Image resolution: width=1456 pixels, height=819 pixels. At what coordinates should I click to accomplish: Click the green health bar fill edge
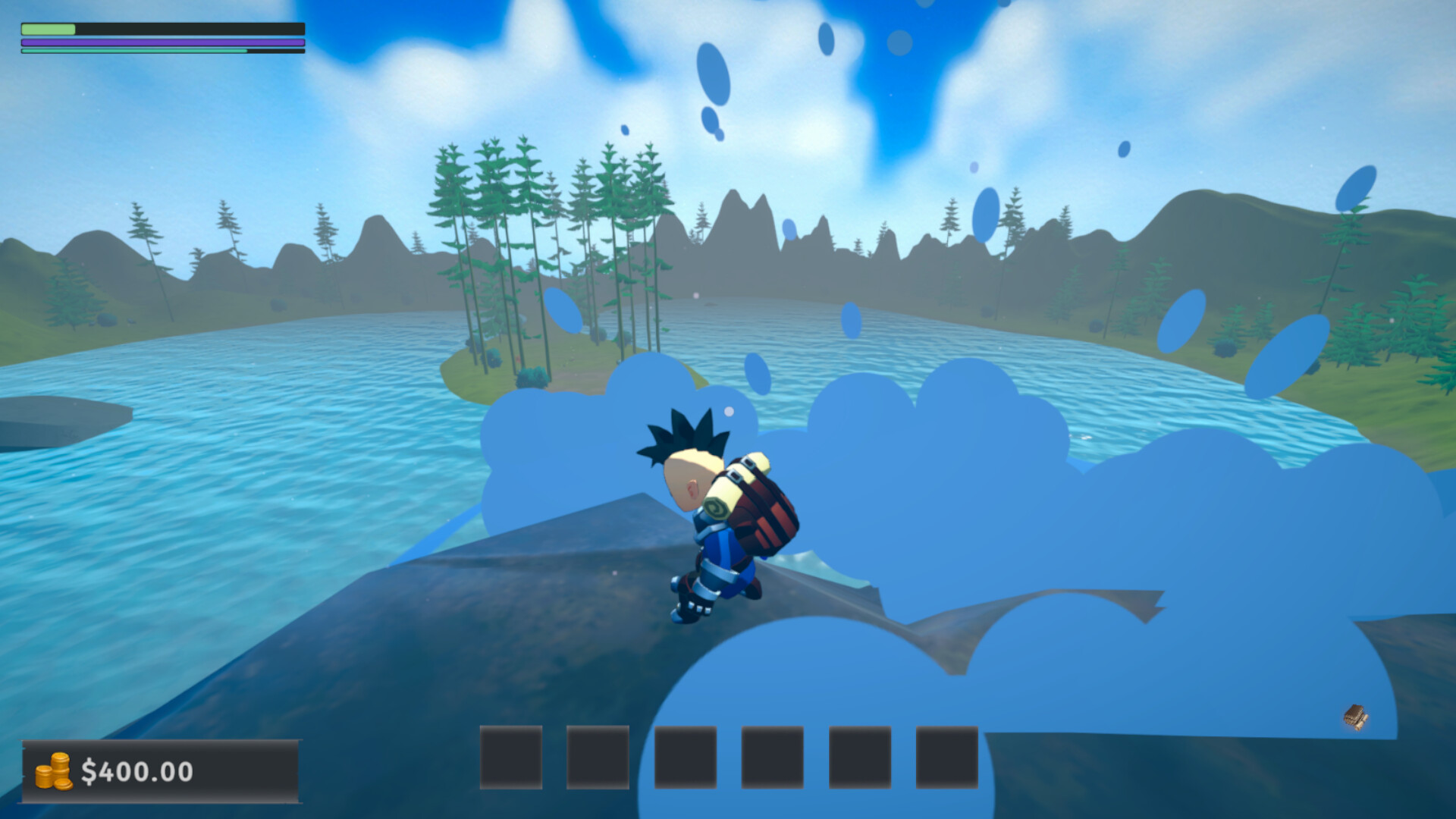[75, 29]
